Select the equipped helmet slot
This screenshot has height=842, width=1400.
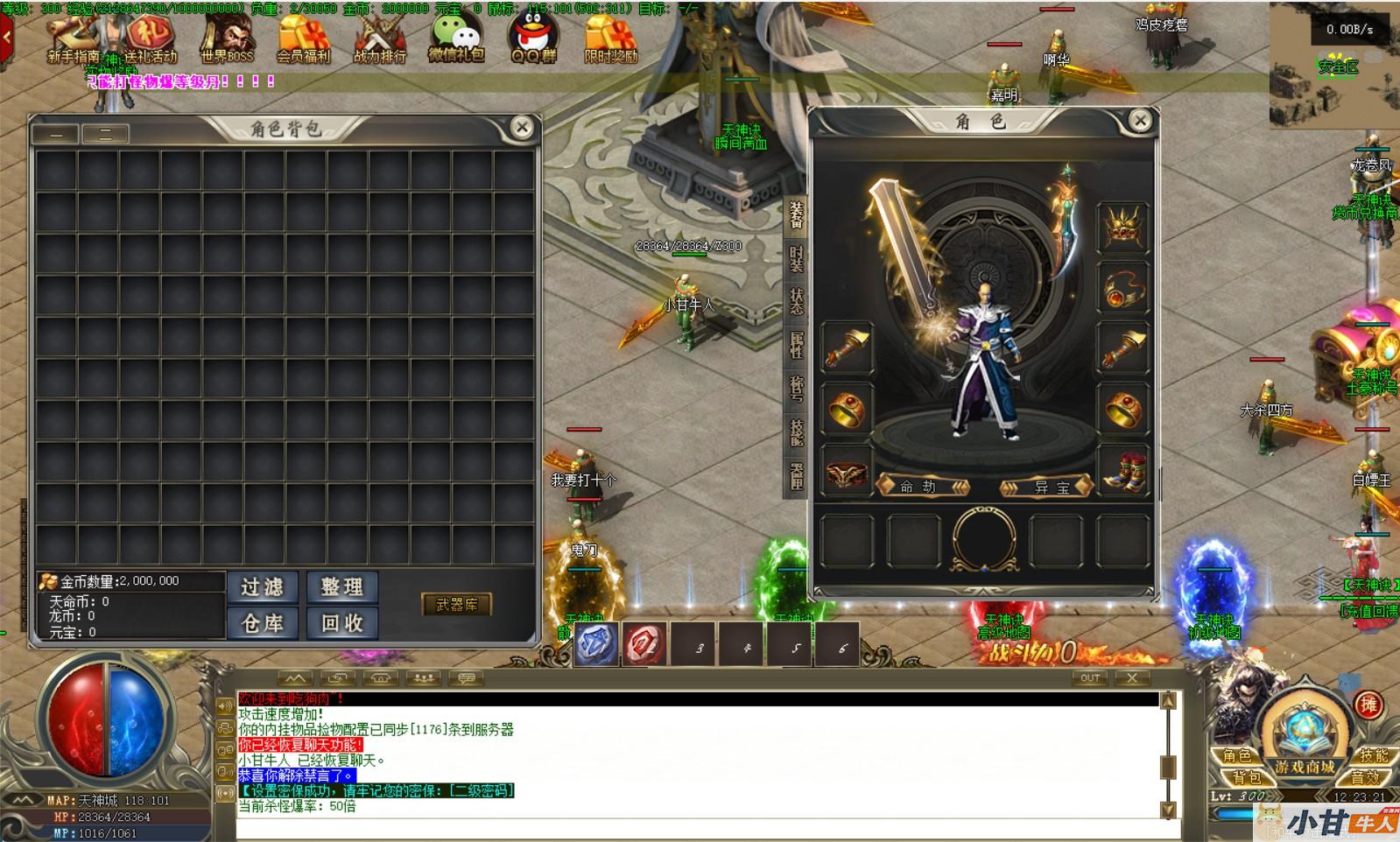(1123, 228)
